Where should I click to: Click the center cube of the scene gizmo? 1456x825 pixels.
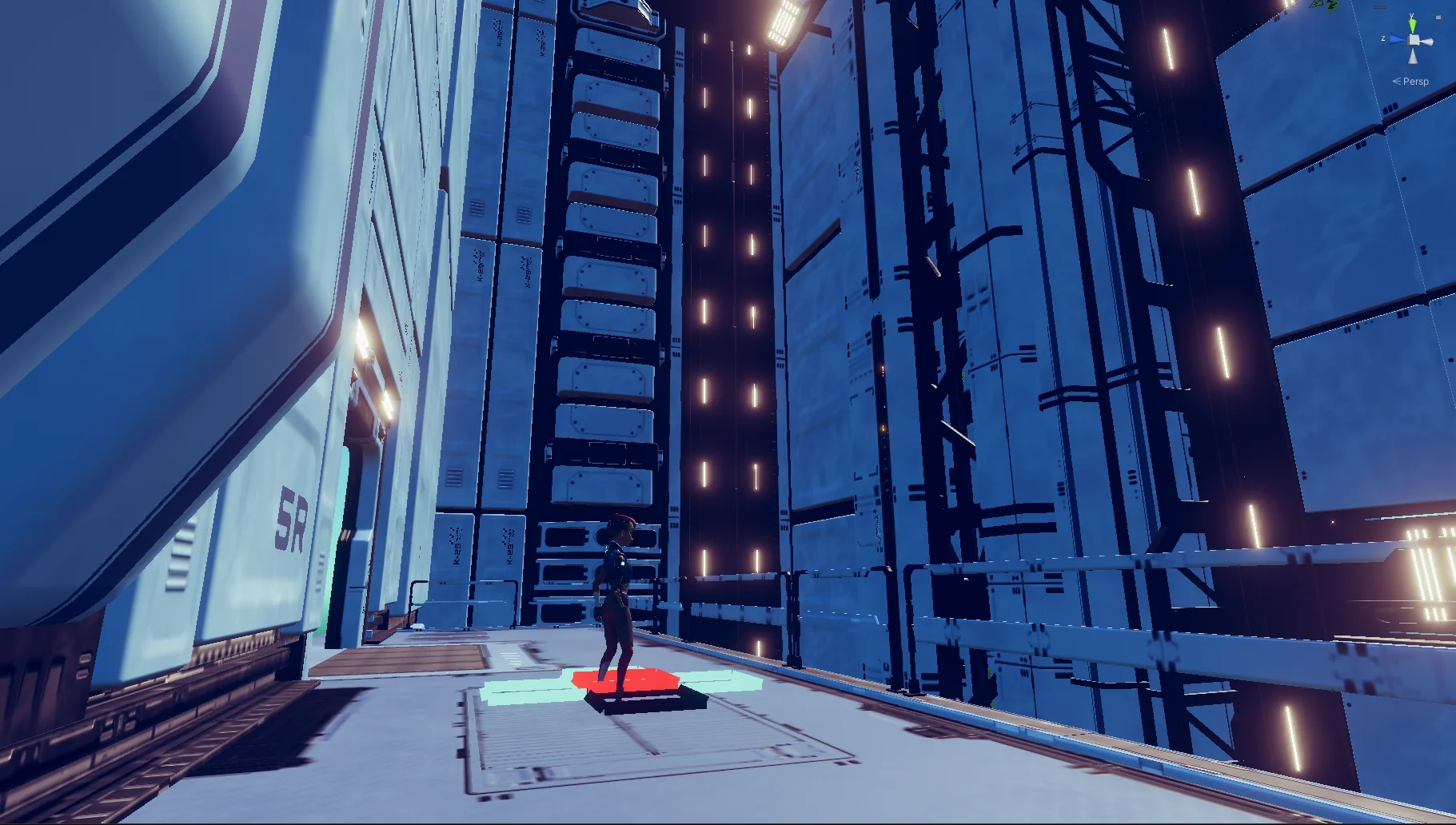(x=1413, y=40)
